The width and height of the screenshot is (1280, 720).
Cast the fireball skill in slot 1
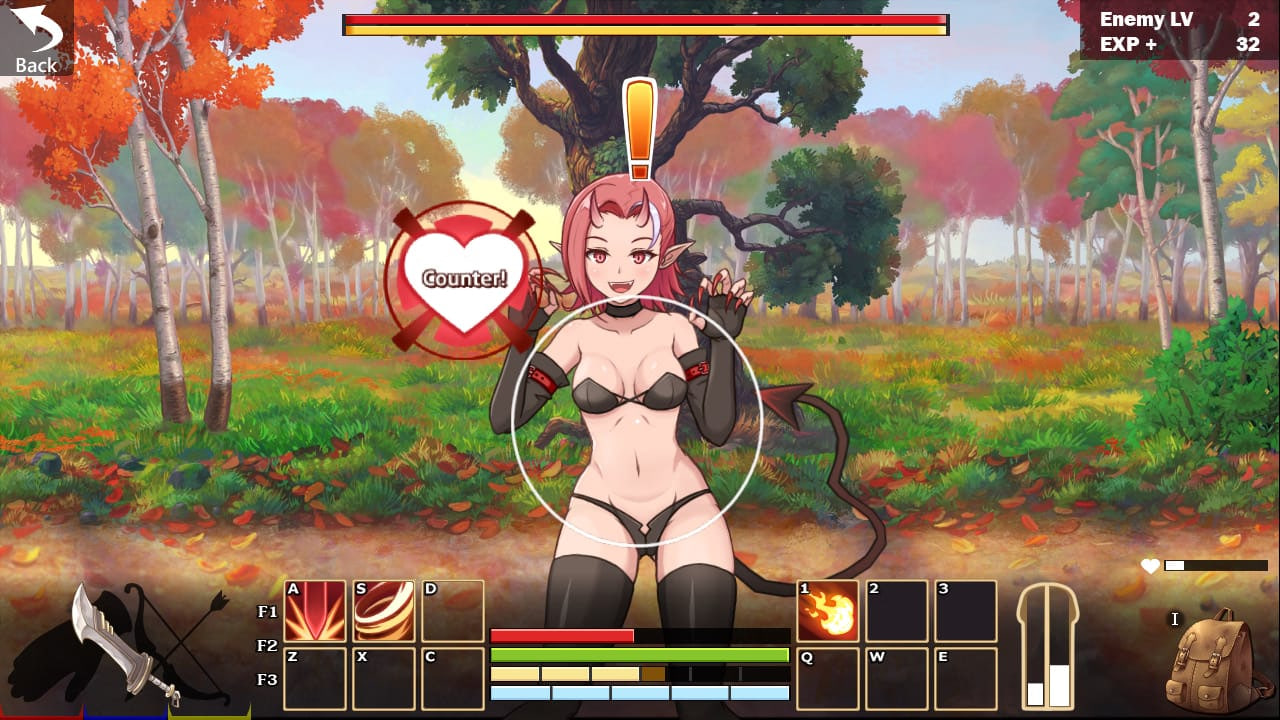click(828, 612)
